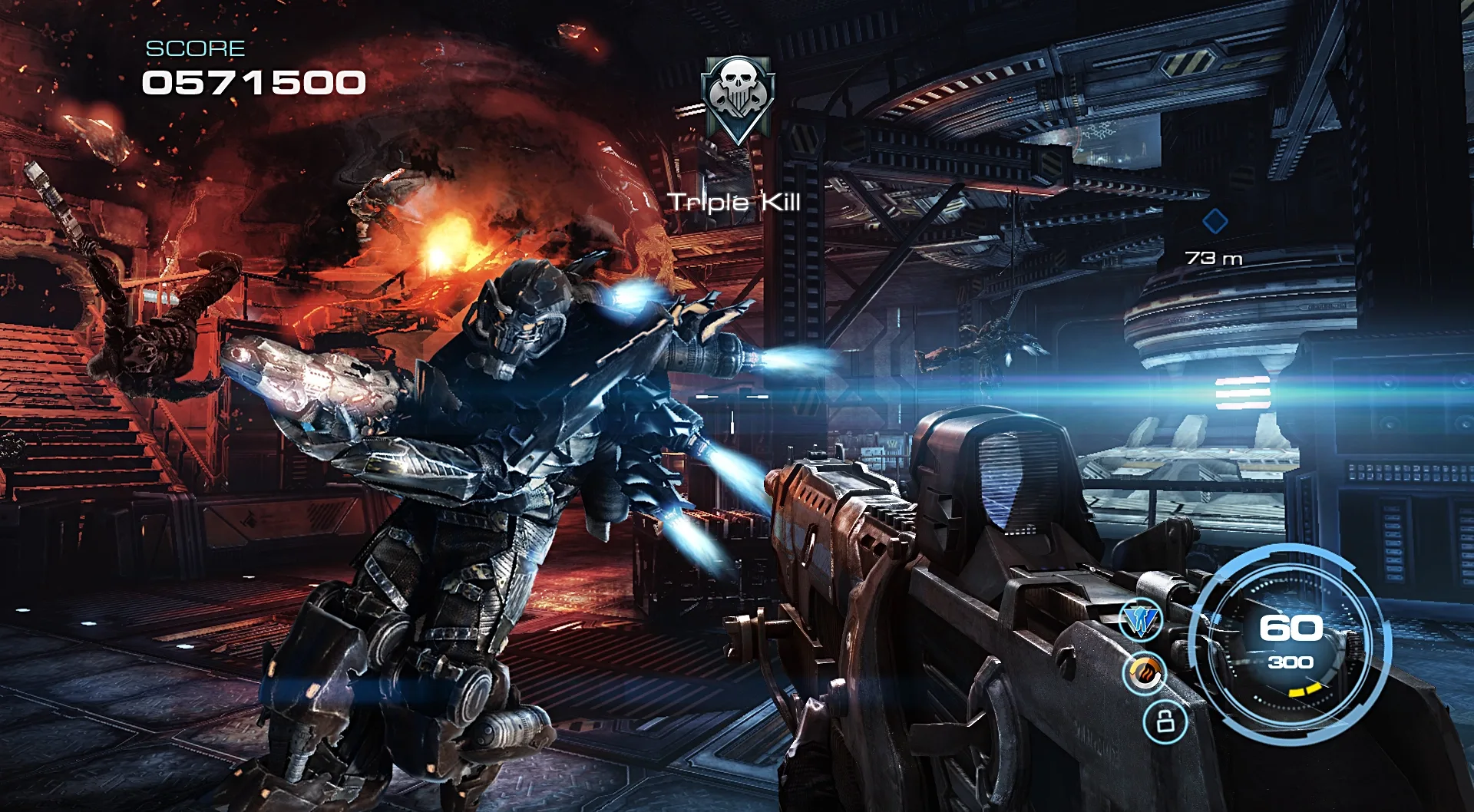Image resolution: width=1474 pixels, height=812 pixels.
Task: Click the Triple Kill notification text
Action: pyautogui.click(x=735, y=203)
